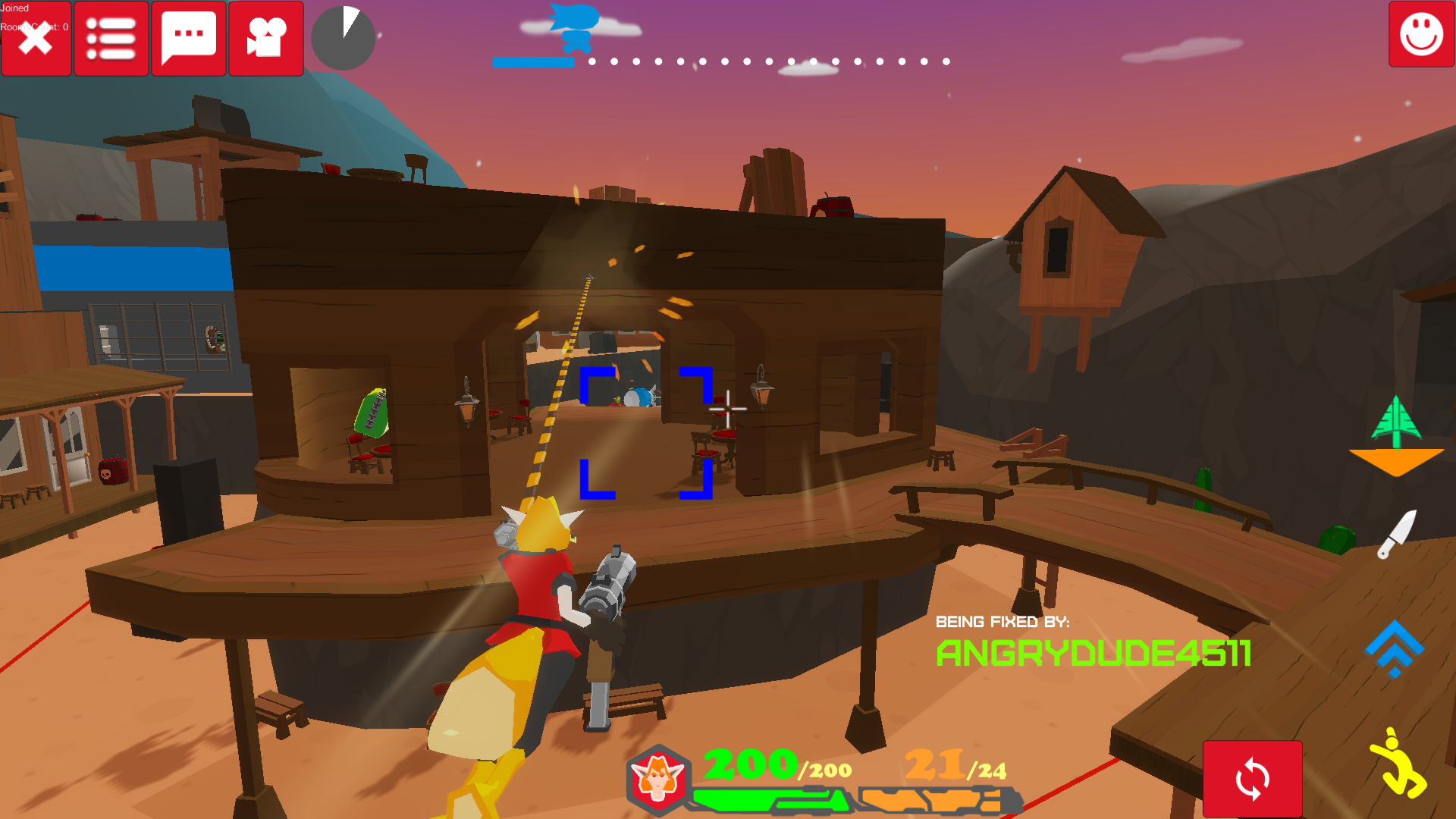Viewport: 1456px width, 819px height.
Task: Open the in-game chat window
Action: [188, 39]
